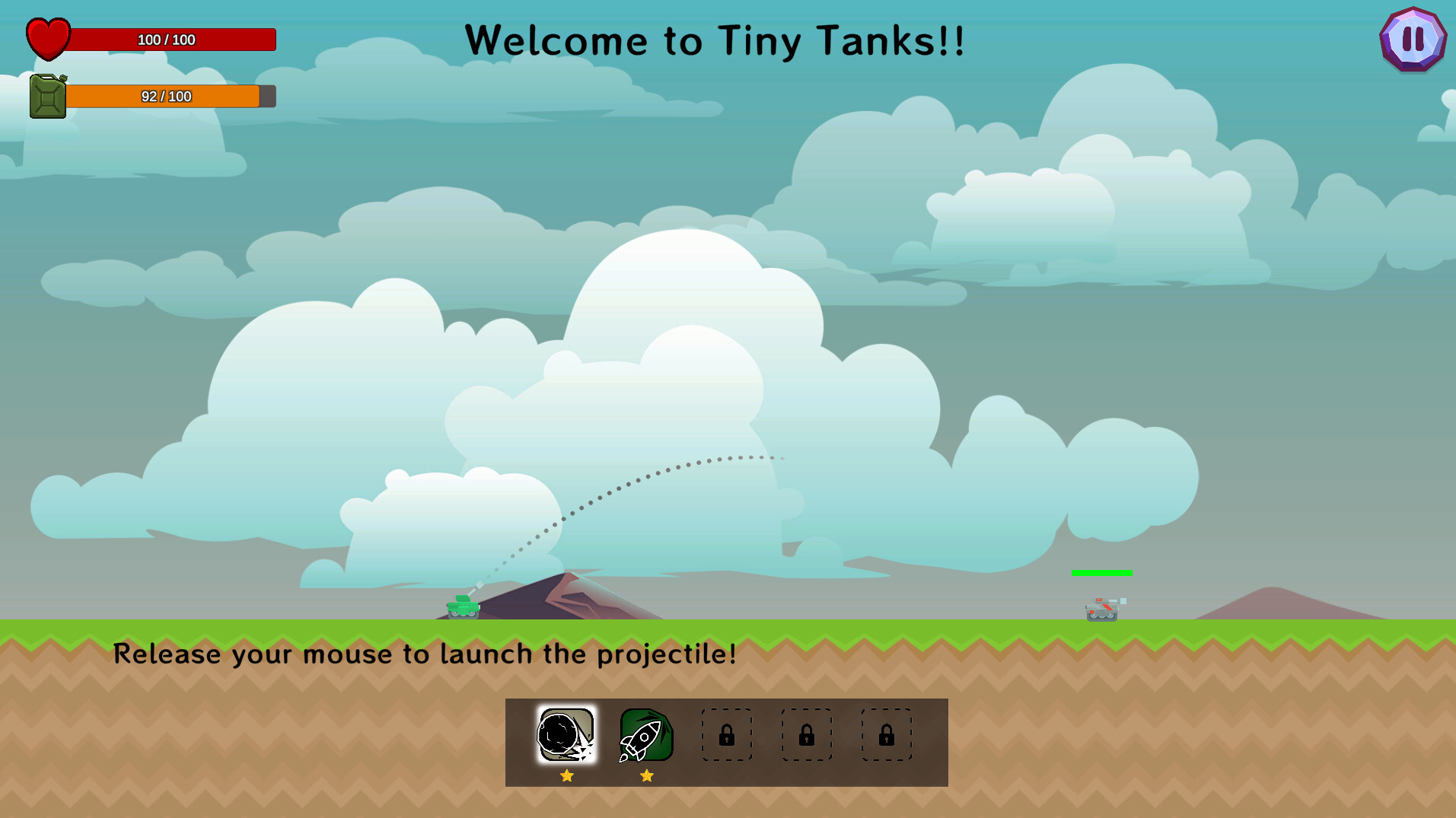Open the pause menu

pyautogui.click(x=1412, y=40)
